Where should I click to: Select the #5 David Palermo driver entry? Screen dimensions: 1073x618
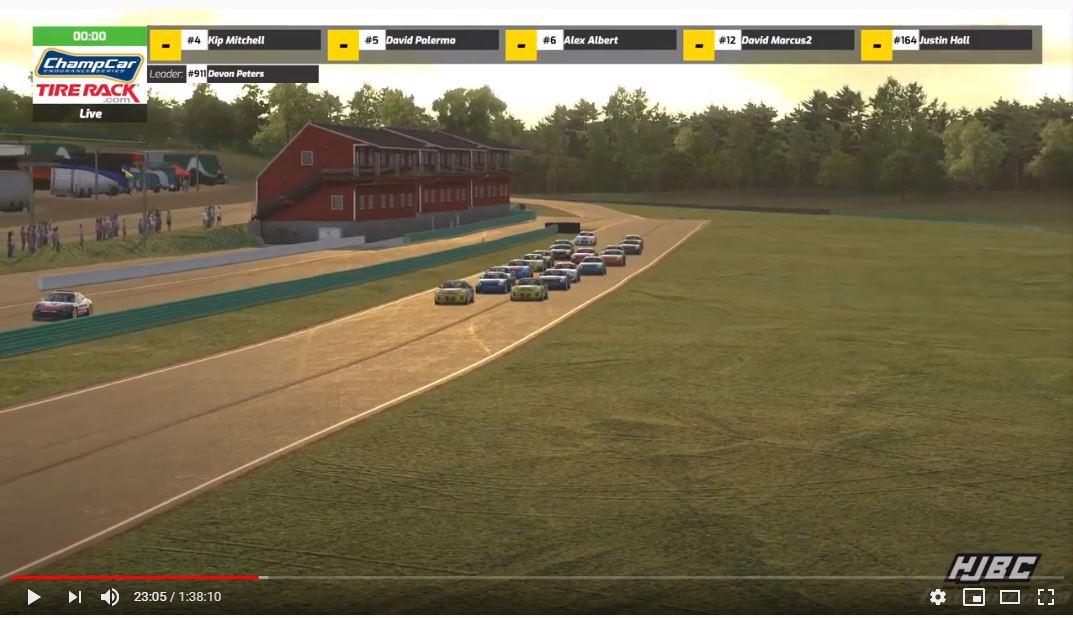pos(428,41)
